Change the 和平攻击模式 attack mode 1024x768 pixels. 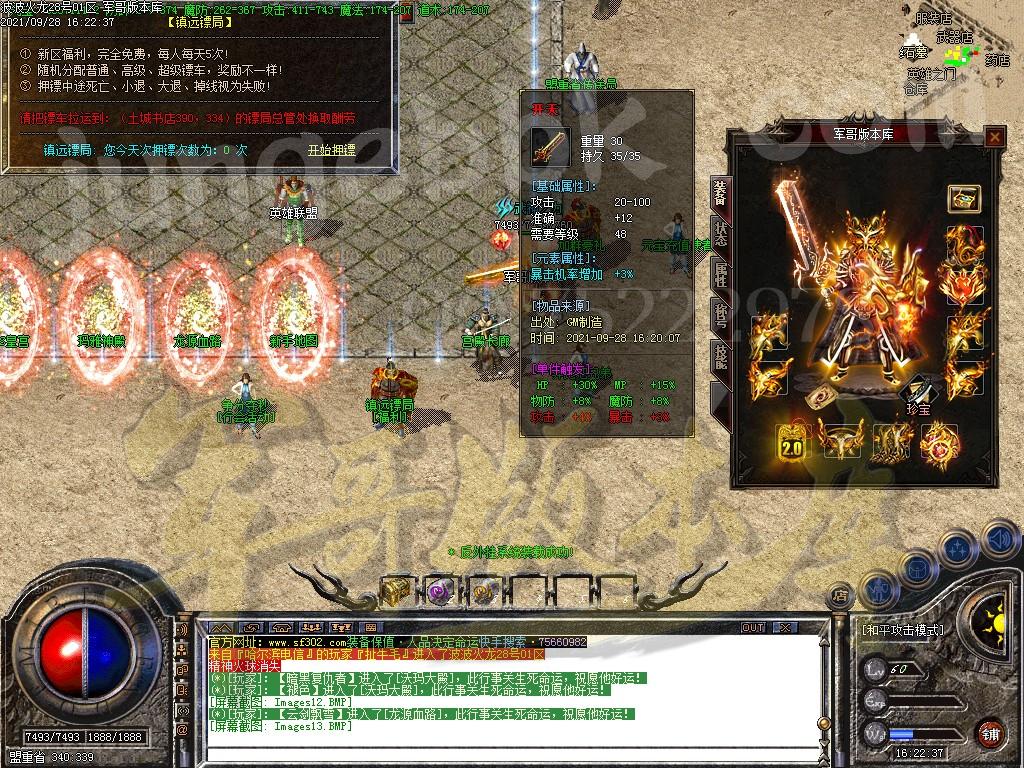[x=902, y=630]
